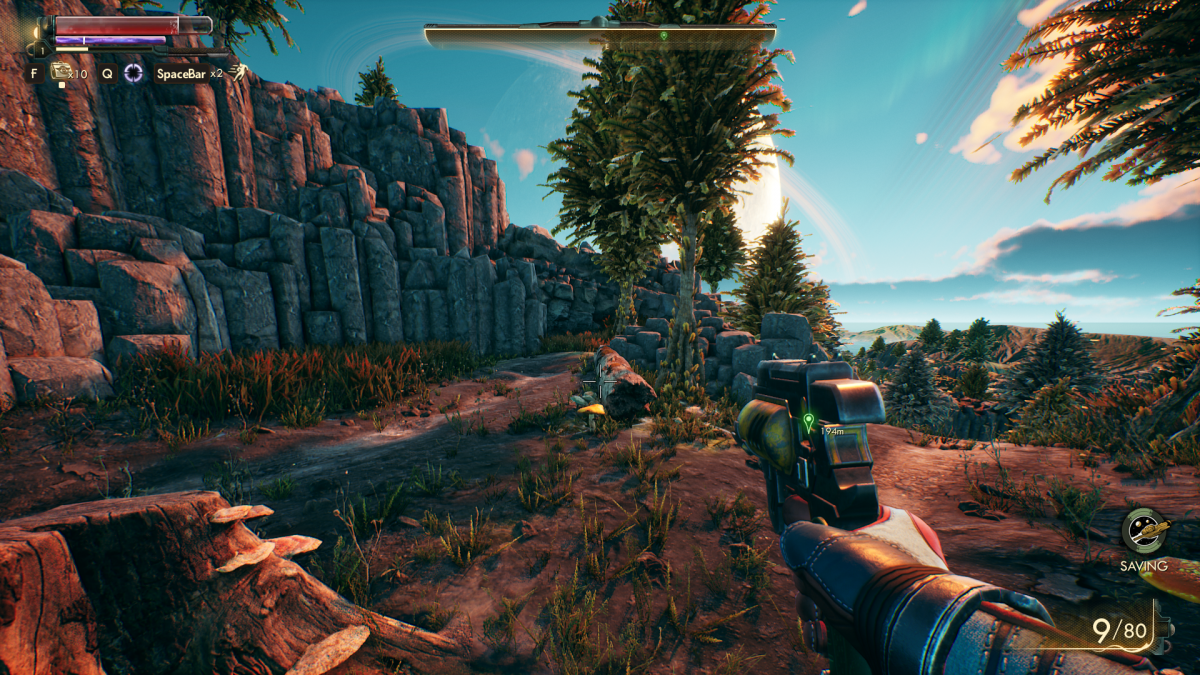This screenshot has width=1200, height=675.
Task: Select the green quest marker on the compass
Action: [x=663, y=36]
